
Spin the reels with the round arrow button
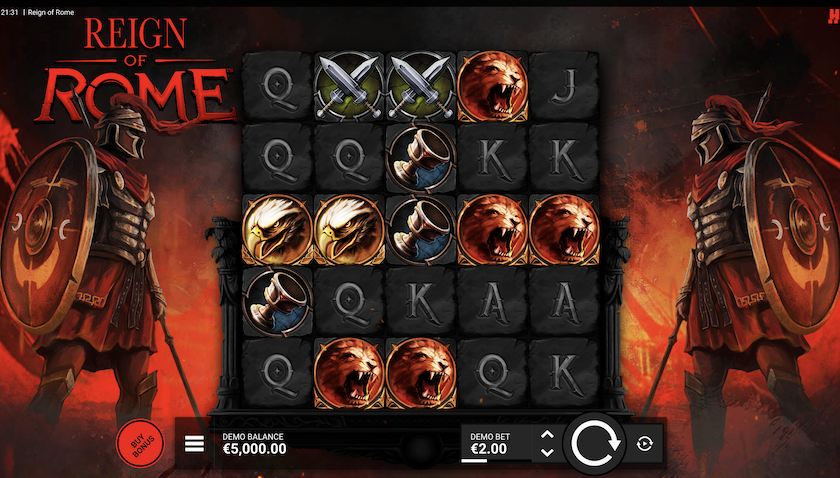(597, 443)
